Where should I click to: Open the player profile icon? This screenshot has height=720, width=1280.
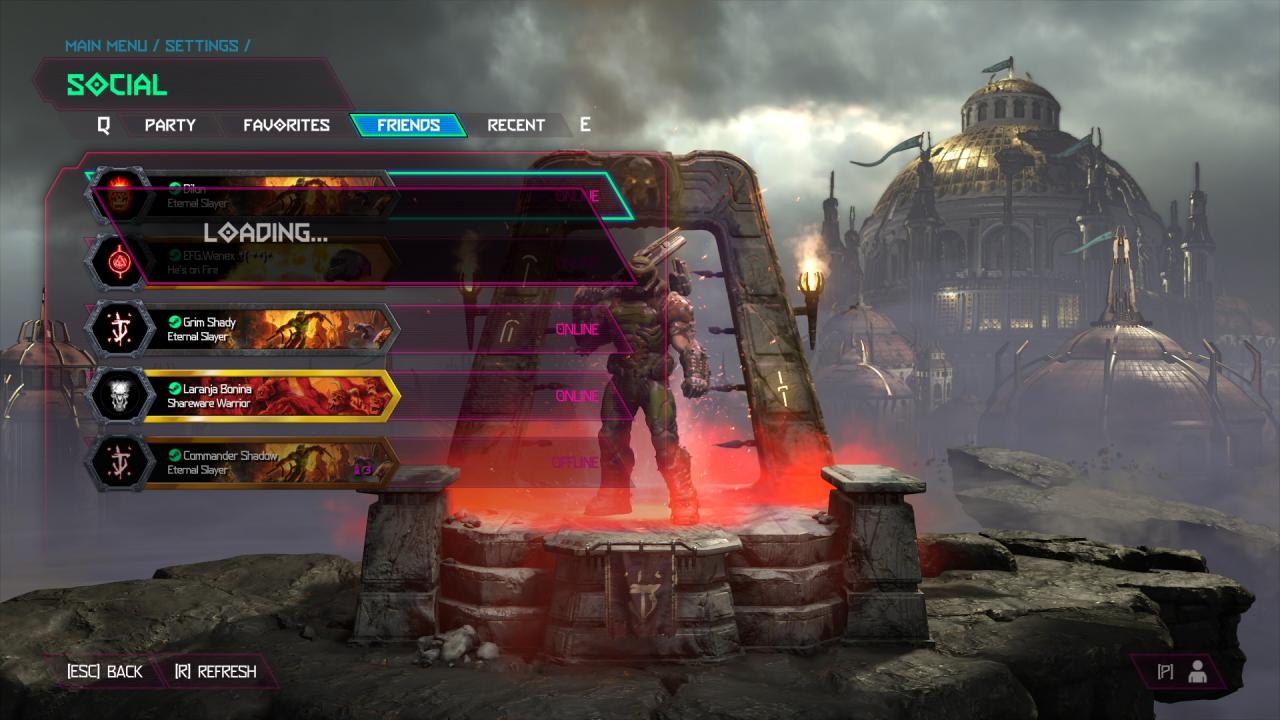pyautogui.click(x=1196, y=672)
